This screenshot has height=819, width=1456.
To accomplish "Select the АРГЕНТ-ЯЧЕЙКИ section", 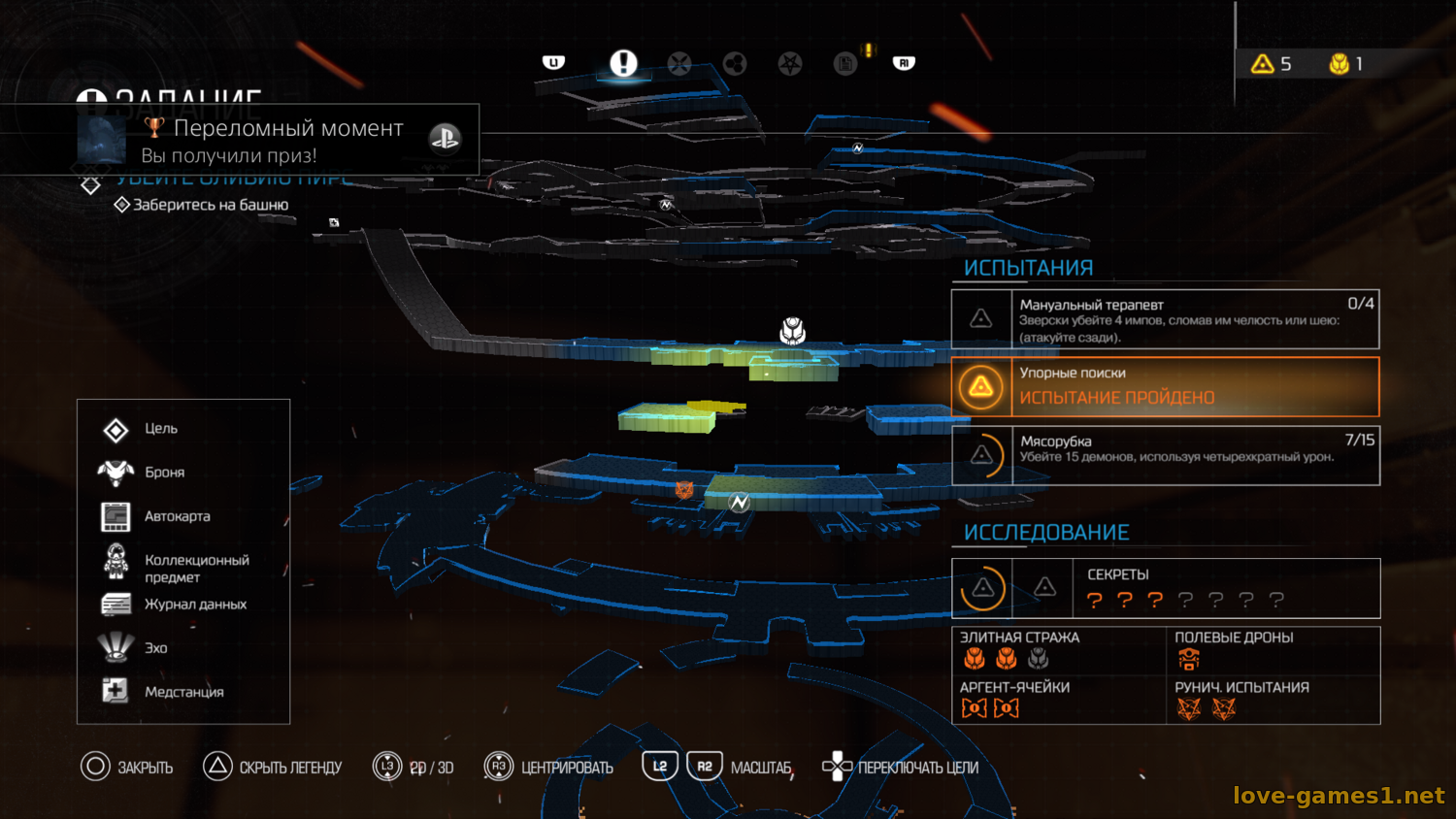I will pos(1058,700).
